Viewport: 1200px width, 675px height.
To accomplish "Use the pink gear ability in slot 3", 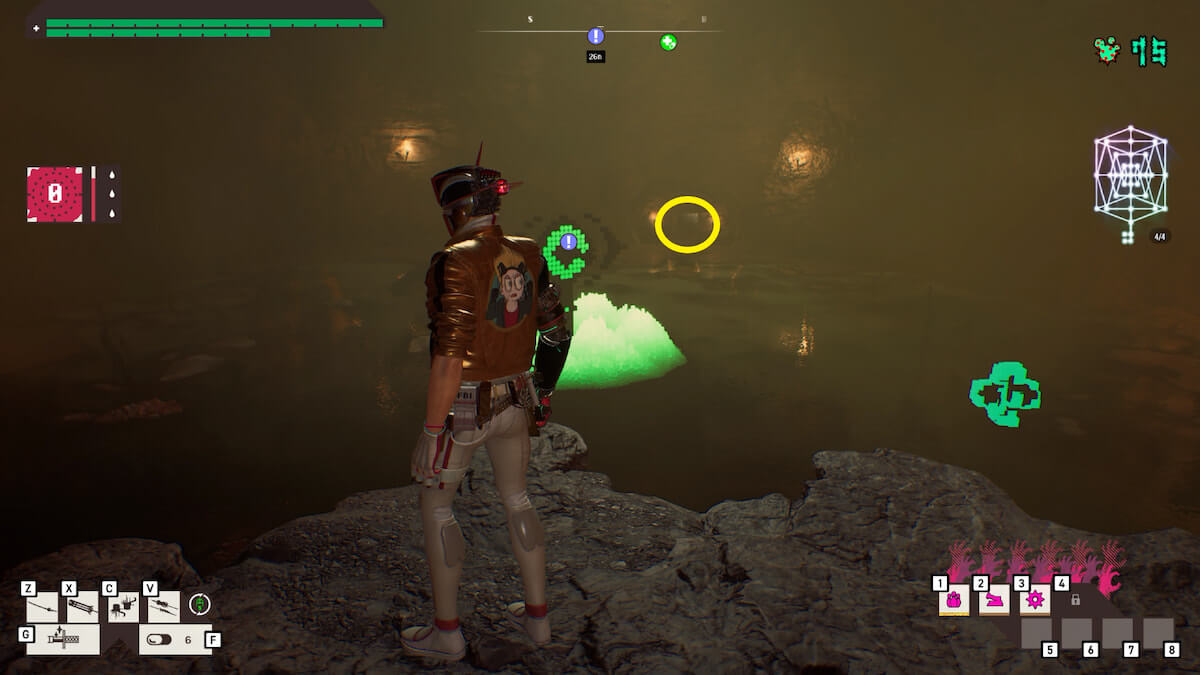I will pos(1034,600).
